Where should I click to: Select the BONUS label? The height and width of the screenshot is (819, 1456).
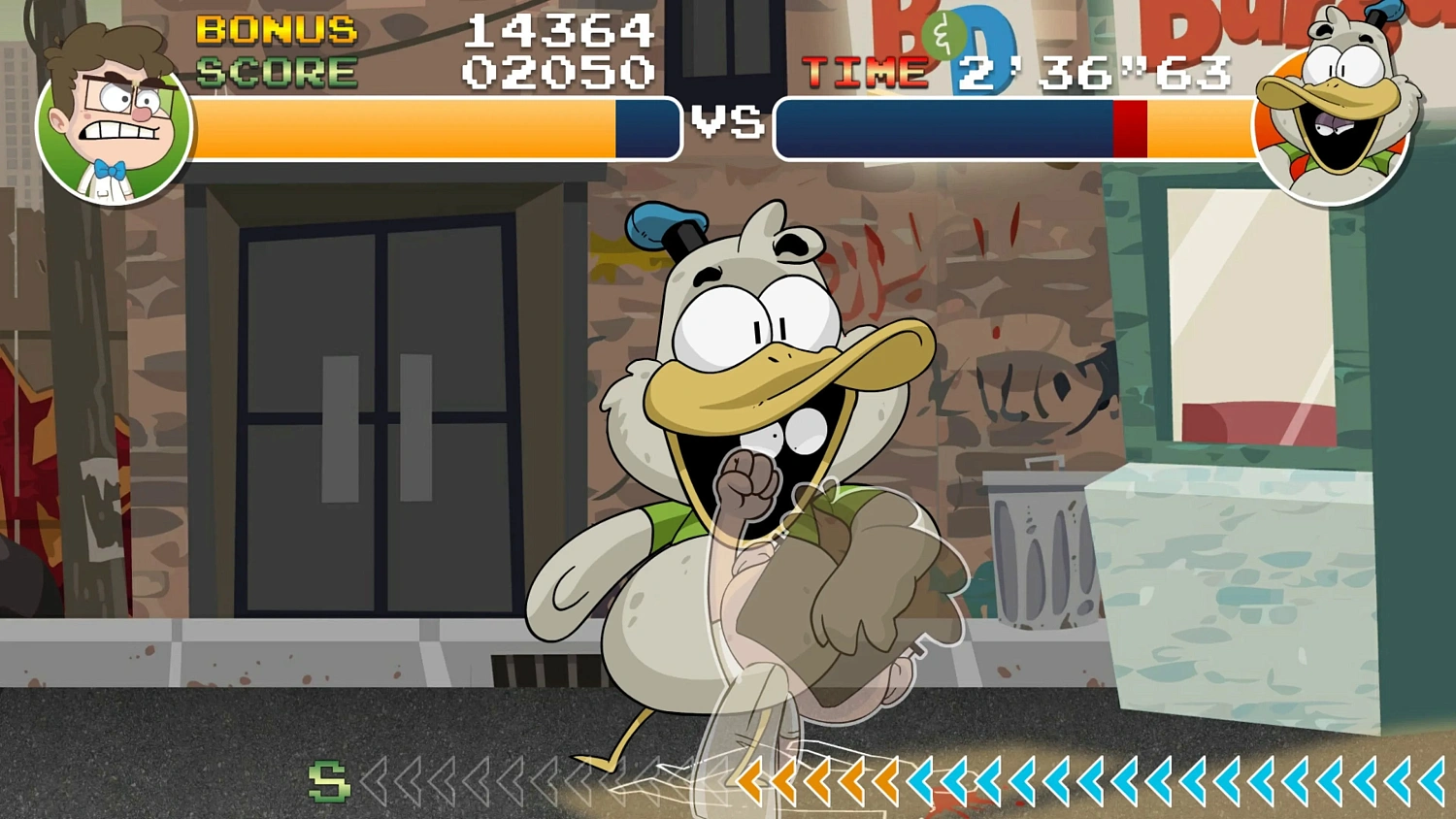click(277, 29)
